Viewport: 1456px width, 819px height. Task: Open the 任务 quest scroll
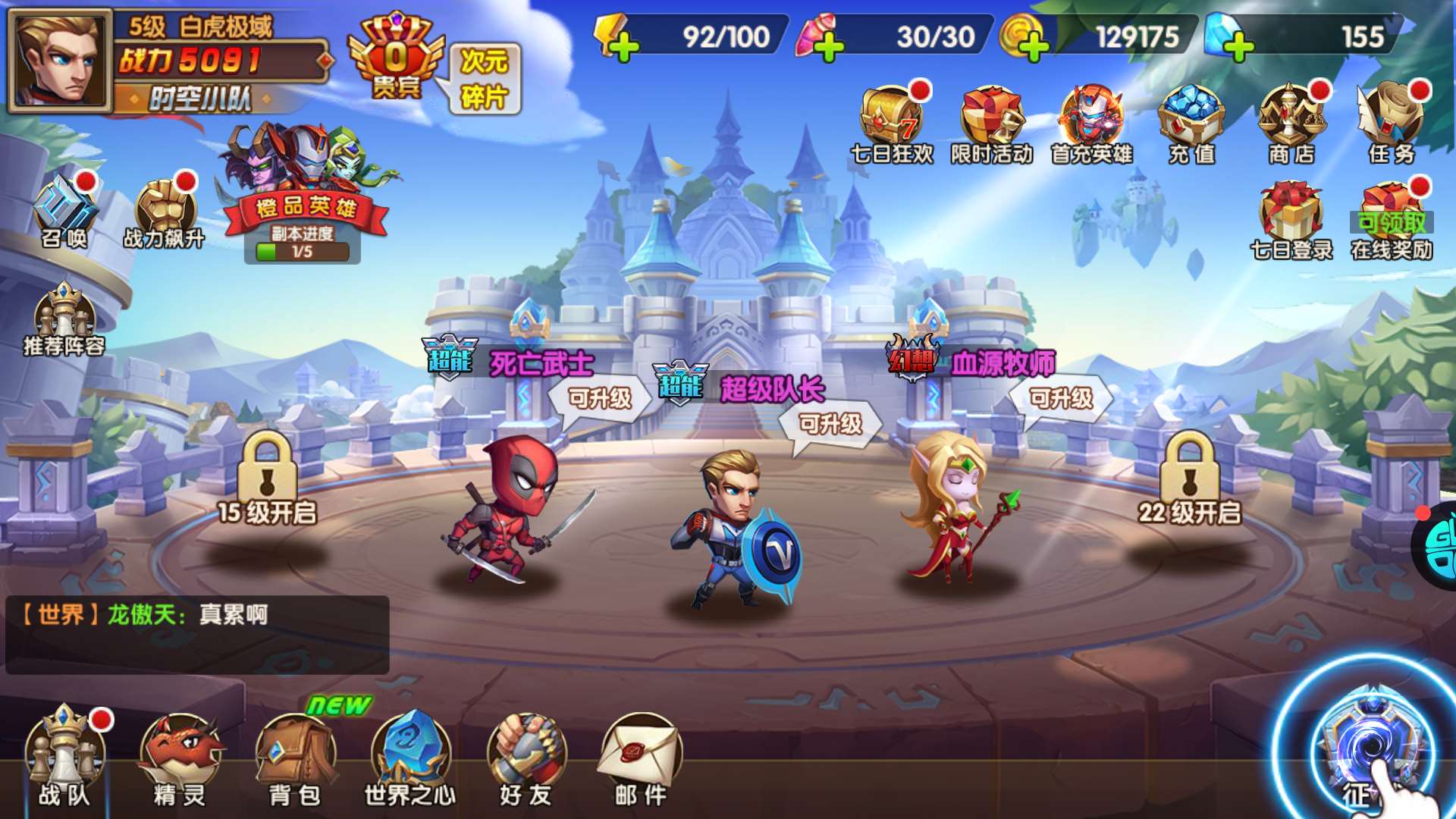[x=1391, y=123]
